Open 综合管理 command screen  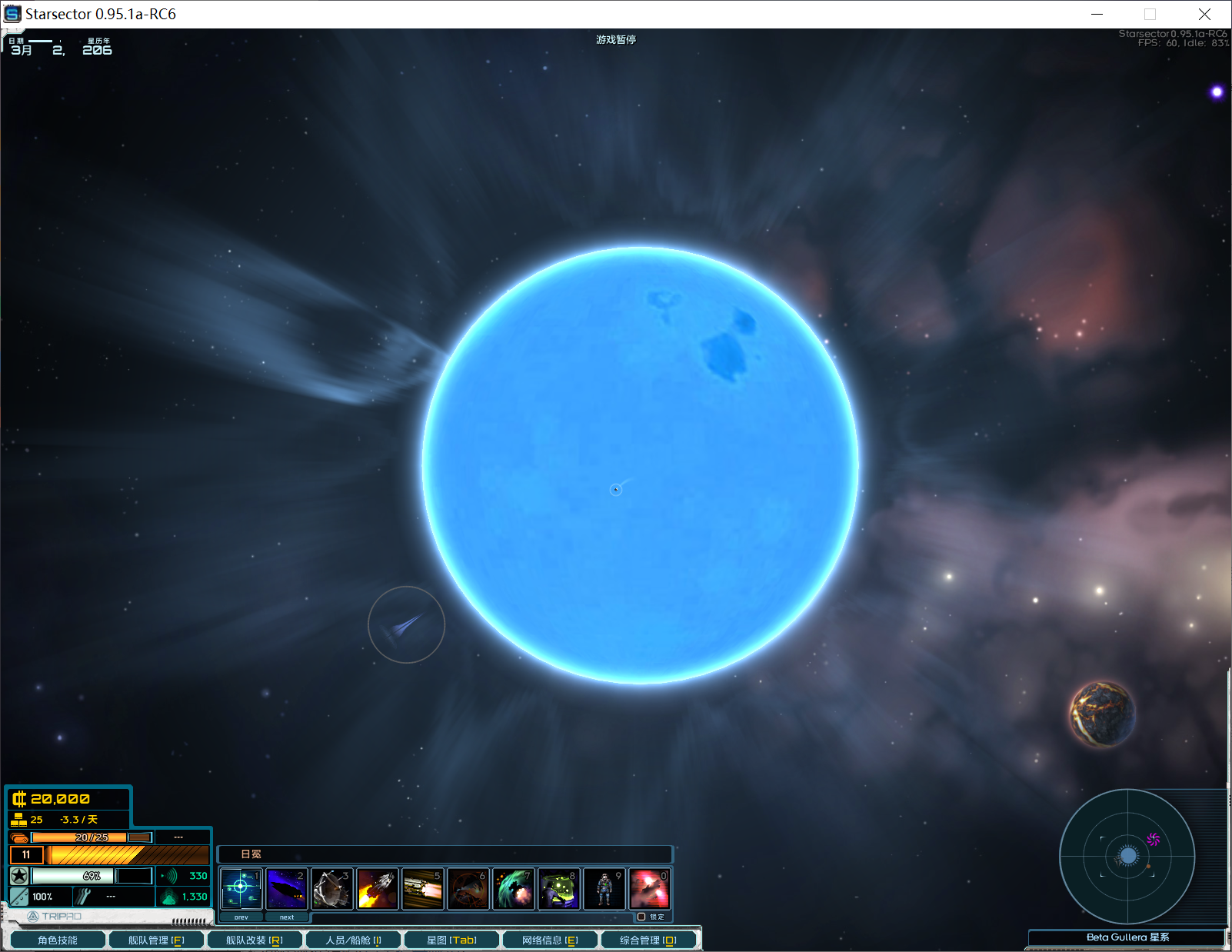click(648, 940)
